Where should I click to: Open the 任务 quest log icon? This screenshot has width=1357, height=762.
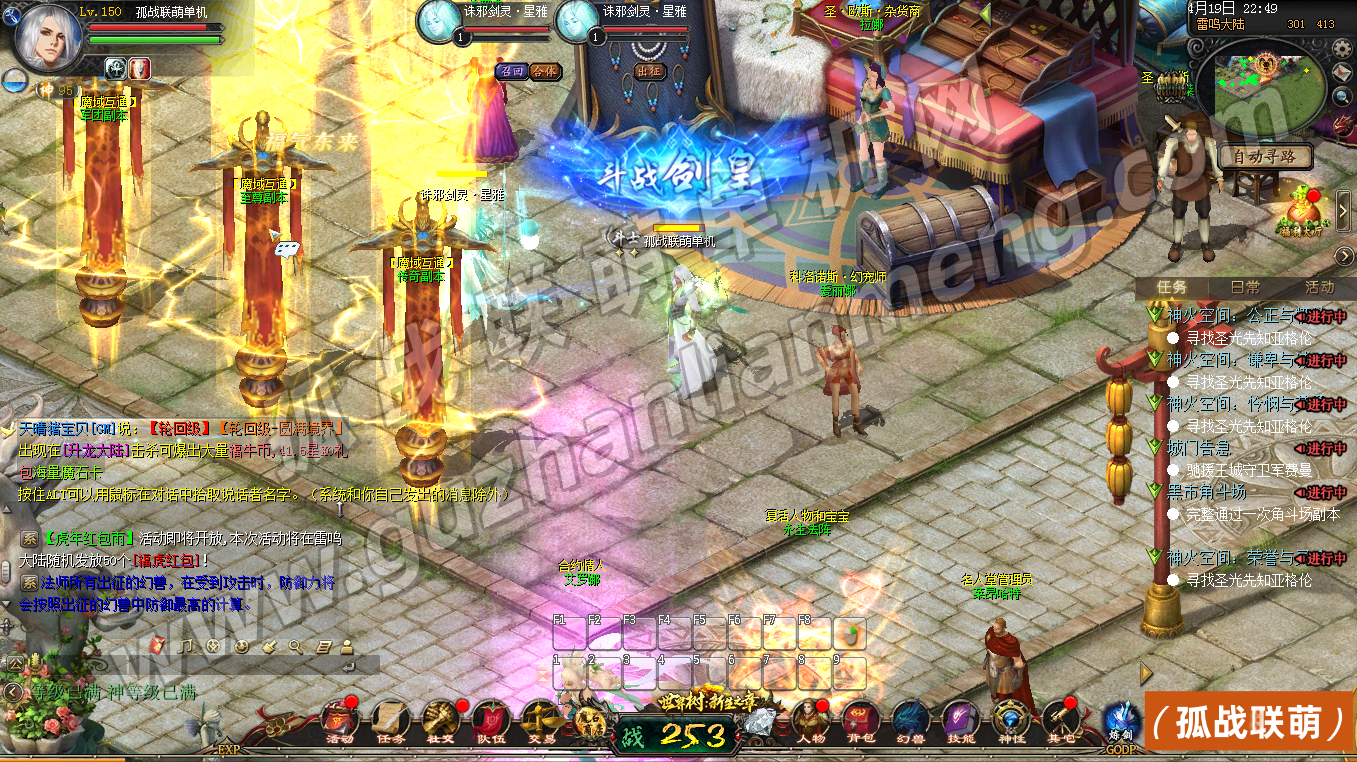coord(391,718)
